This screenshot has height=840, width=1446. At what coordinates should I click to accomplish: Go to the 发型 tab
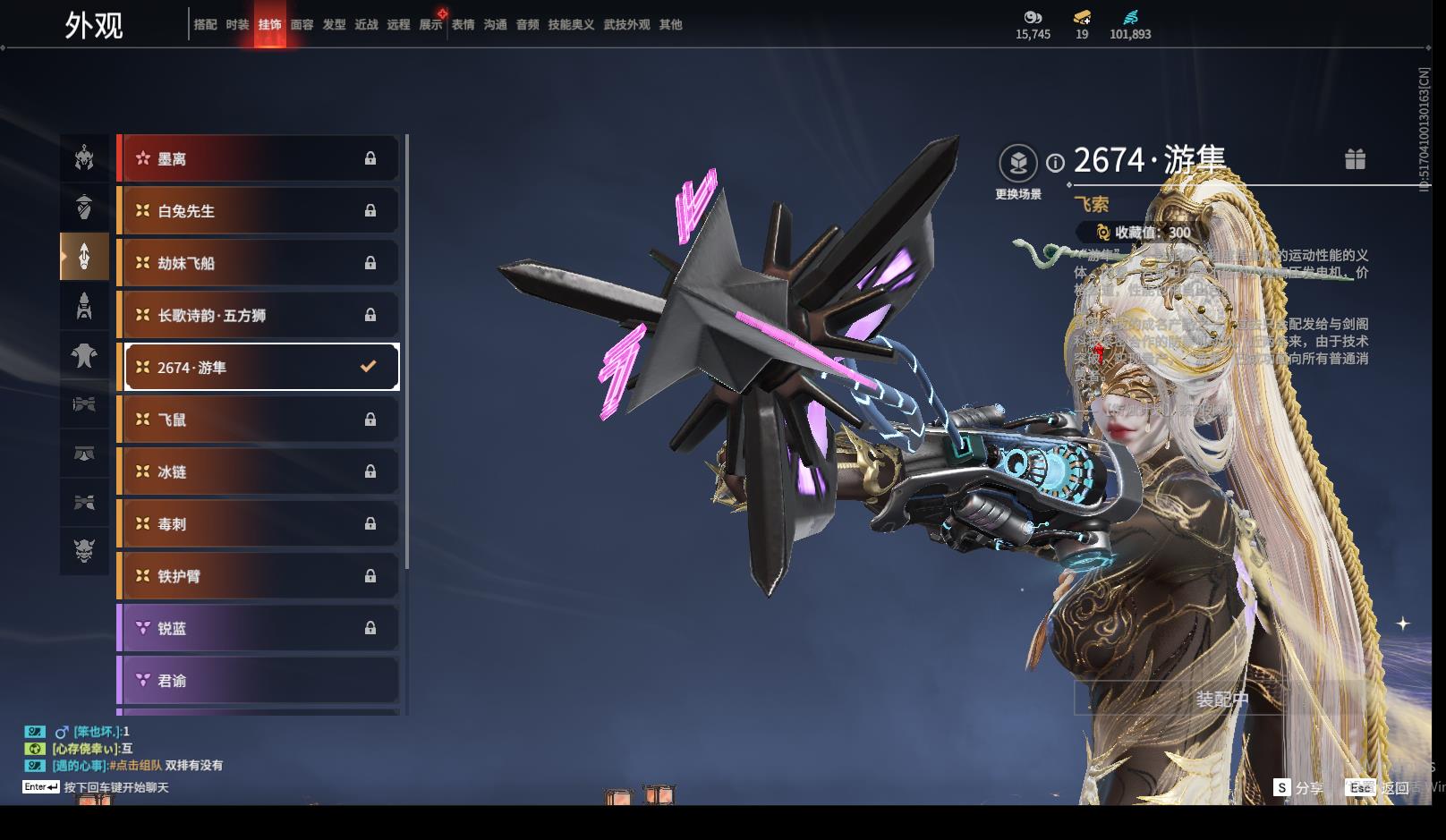click(334, 25)
